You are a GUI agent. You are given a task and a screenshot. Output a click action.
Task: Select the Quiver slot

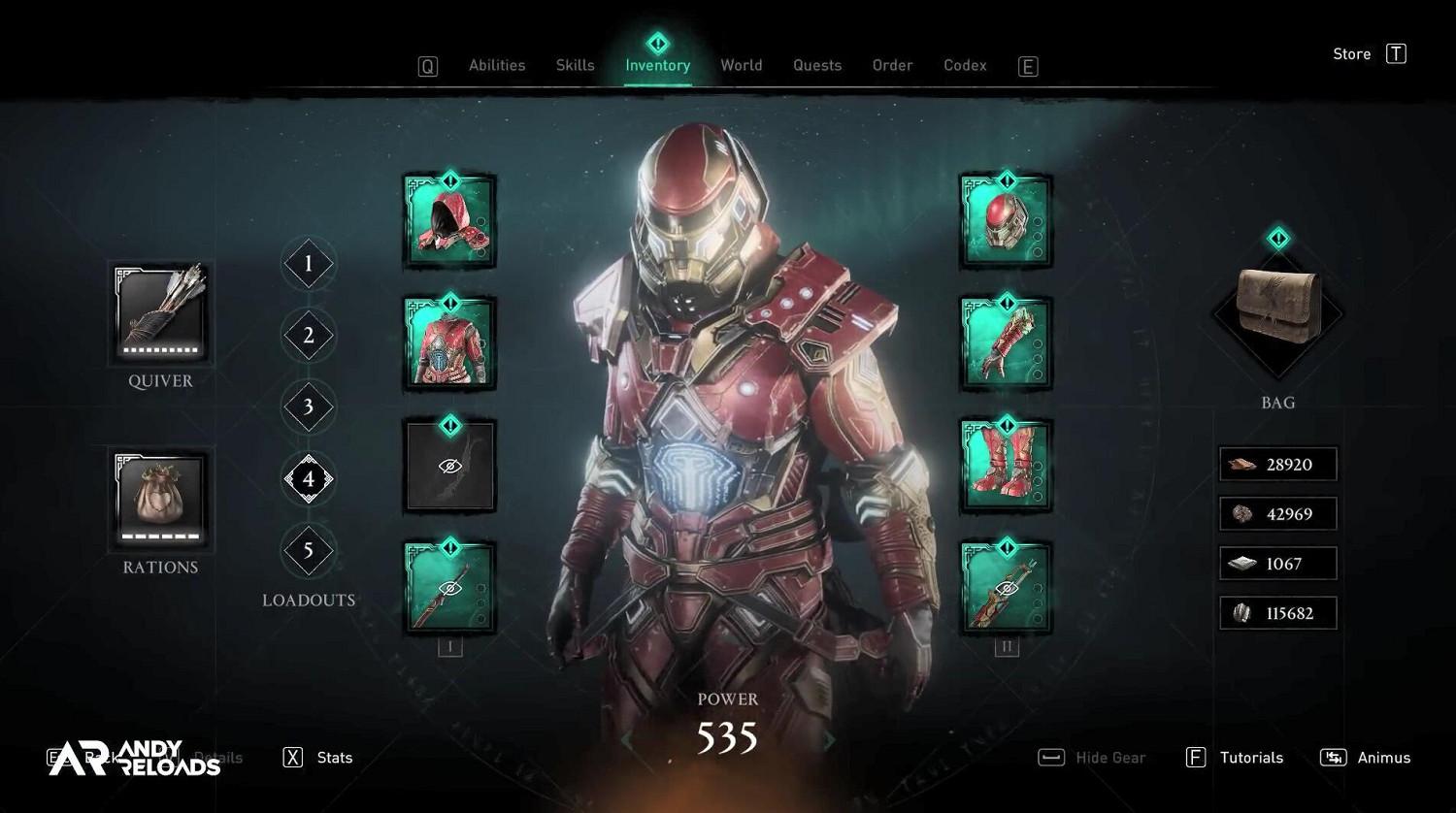pos(160,313)
